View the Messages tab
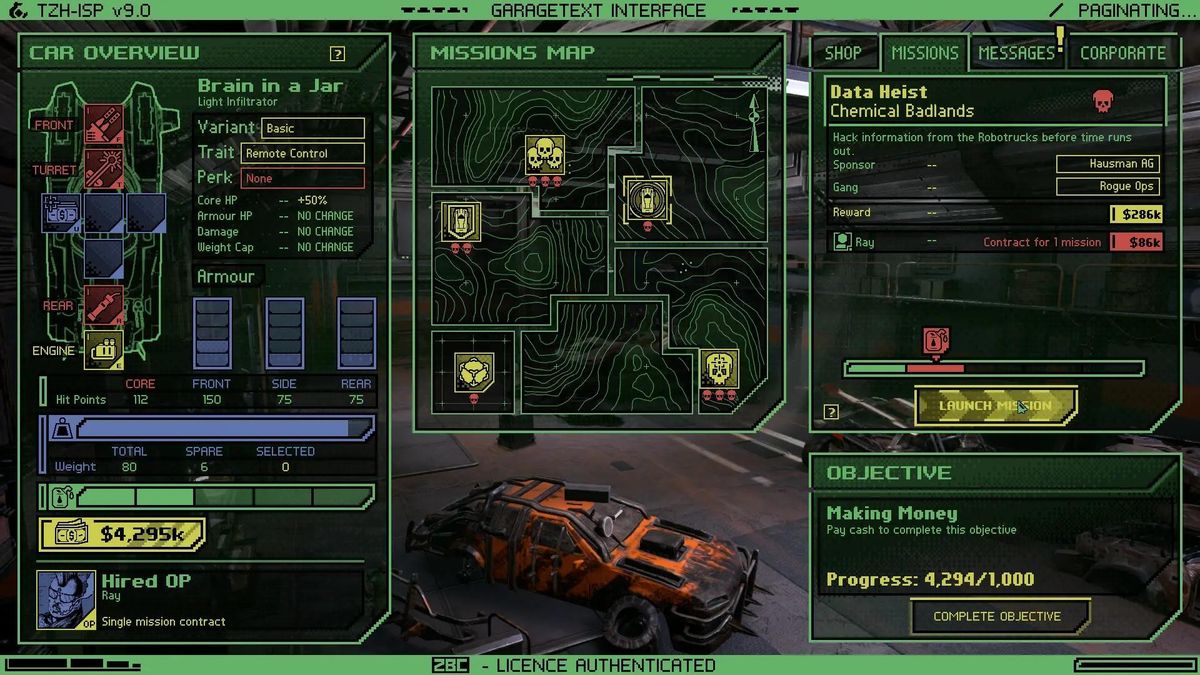The image size is (1200, 675). click(1016, 53)
